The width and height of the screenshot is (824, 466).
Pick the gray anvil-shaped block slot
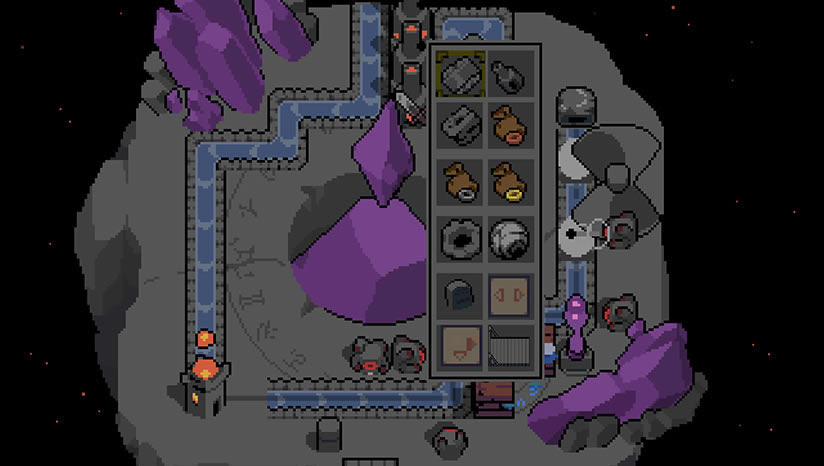[x=462, y=127]
